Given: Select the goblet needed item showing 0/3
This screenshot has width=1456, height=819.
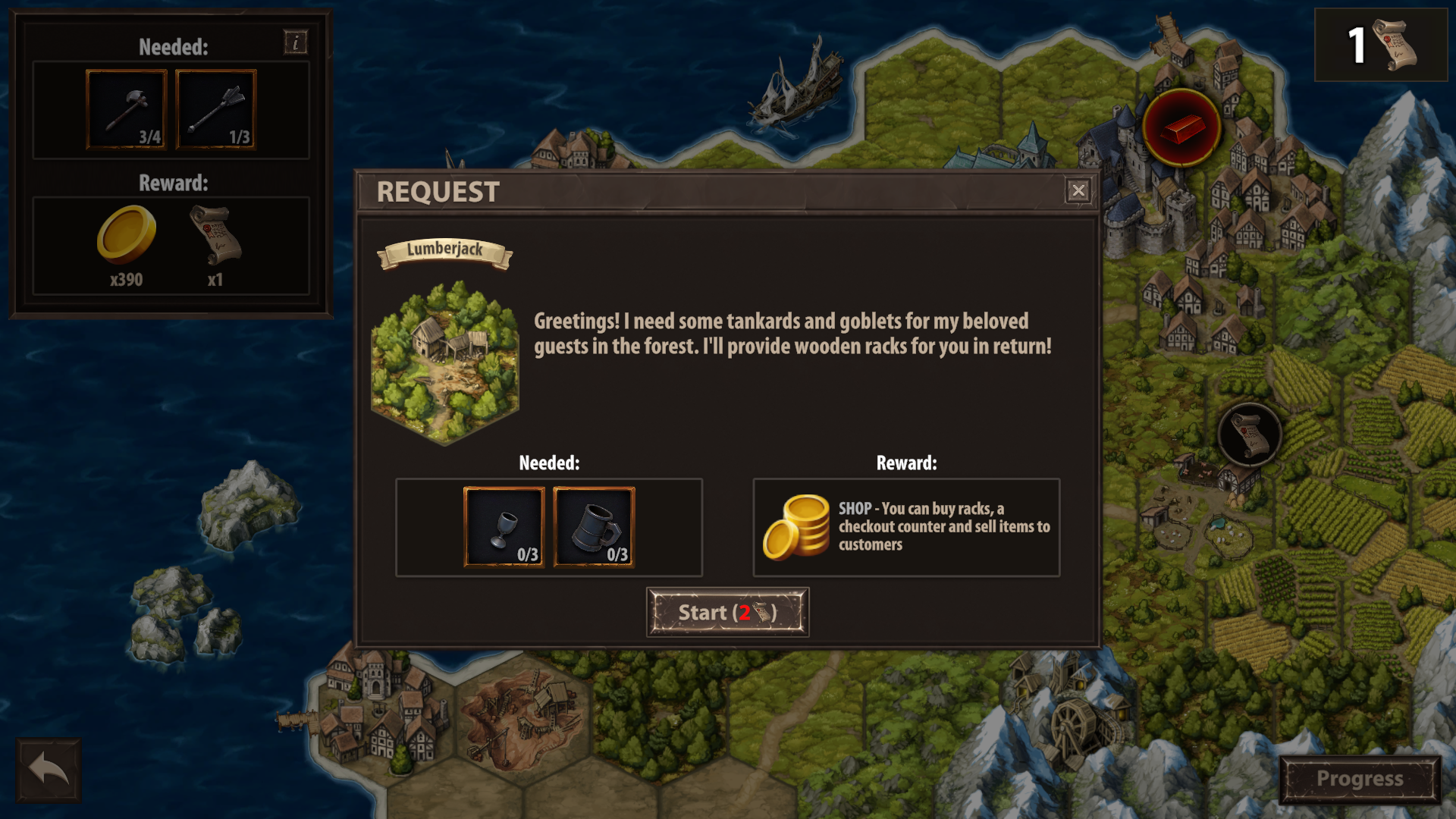Looking at the screenshot, I should click(503, 527).
